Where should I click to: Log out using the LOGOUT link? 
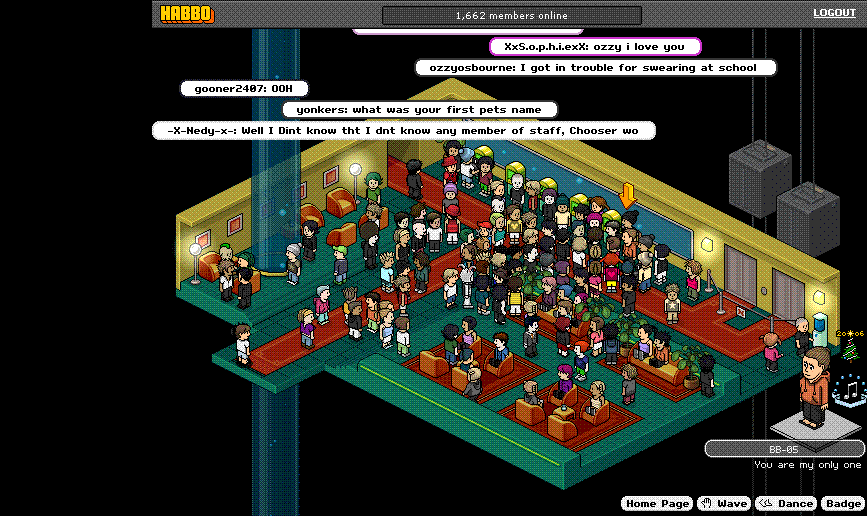834,13
